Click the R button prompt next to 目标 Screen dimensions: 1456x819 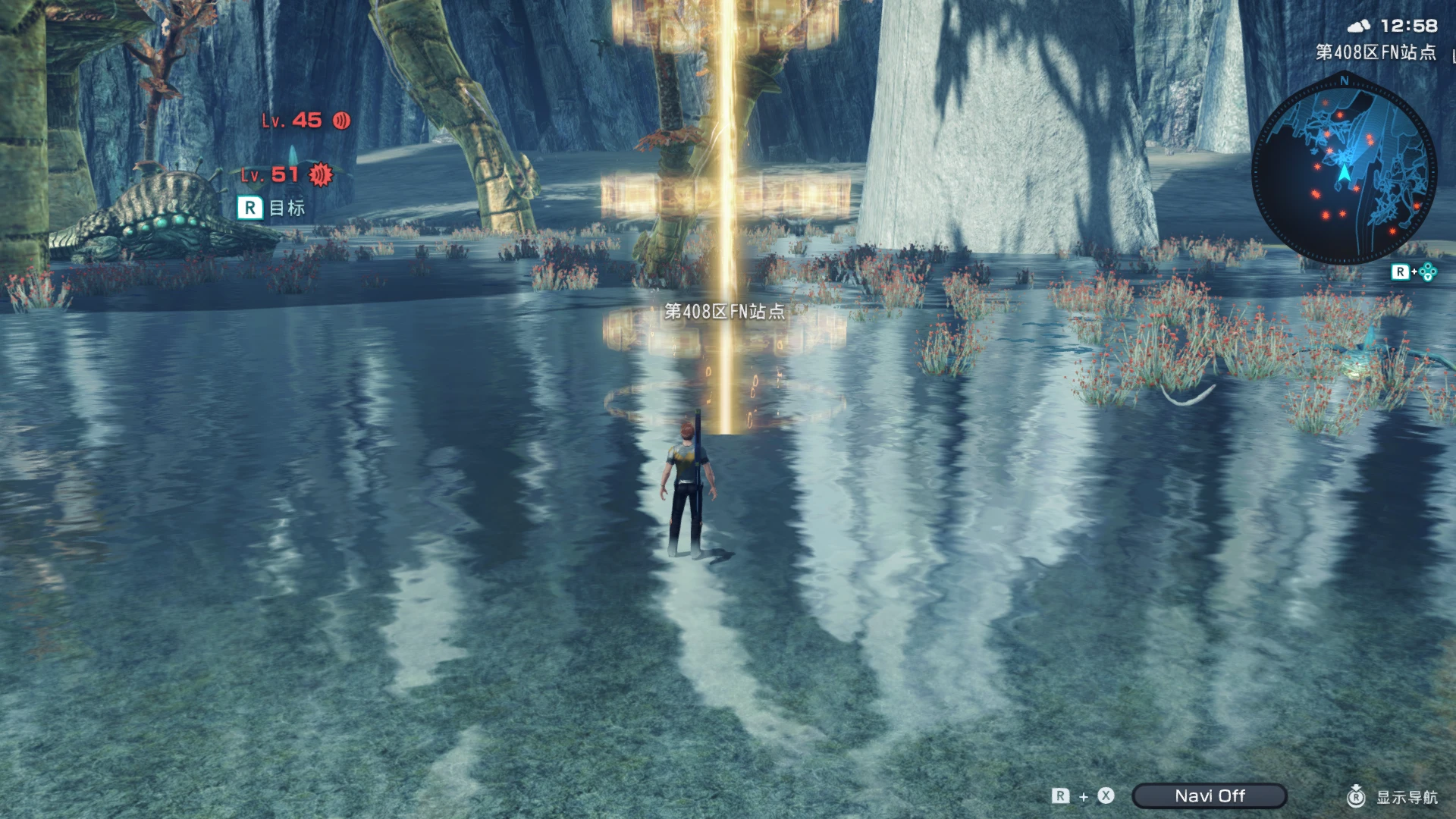tap(249, 207)
